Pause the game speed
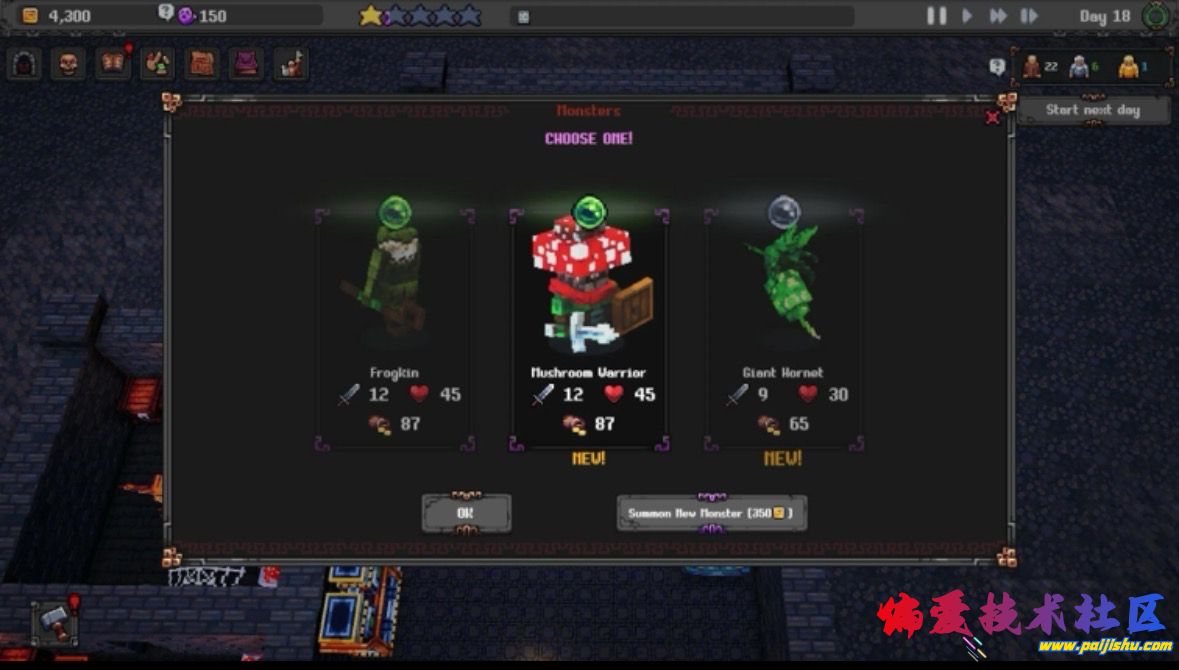1179x670 pixels. 936,16
